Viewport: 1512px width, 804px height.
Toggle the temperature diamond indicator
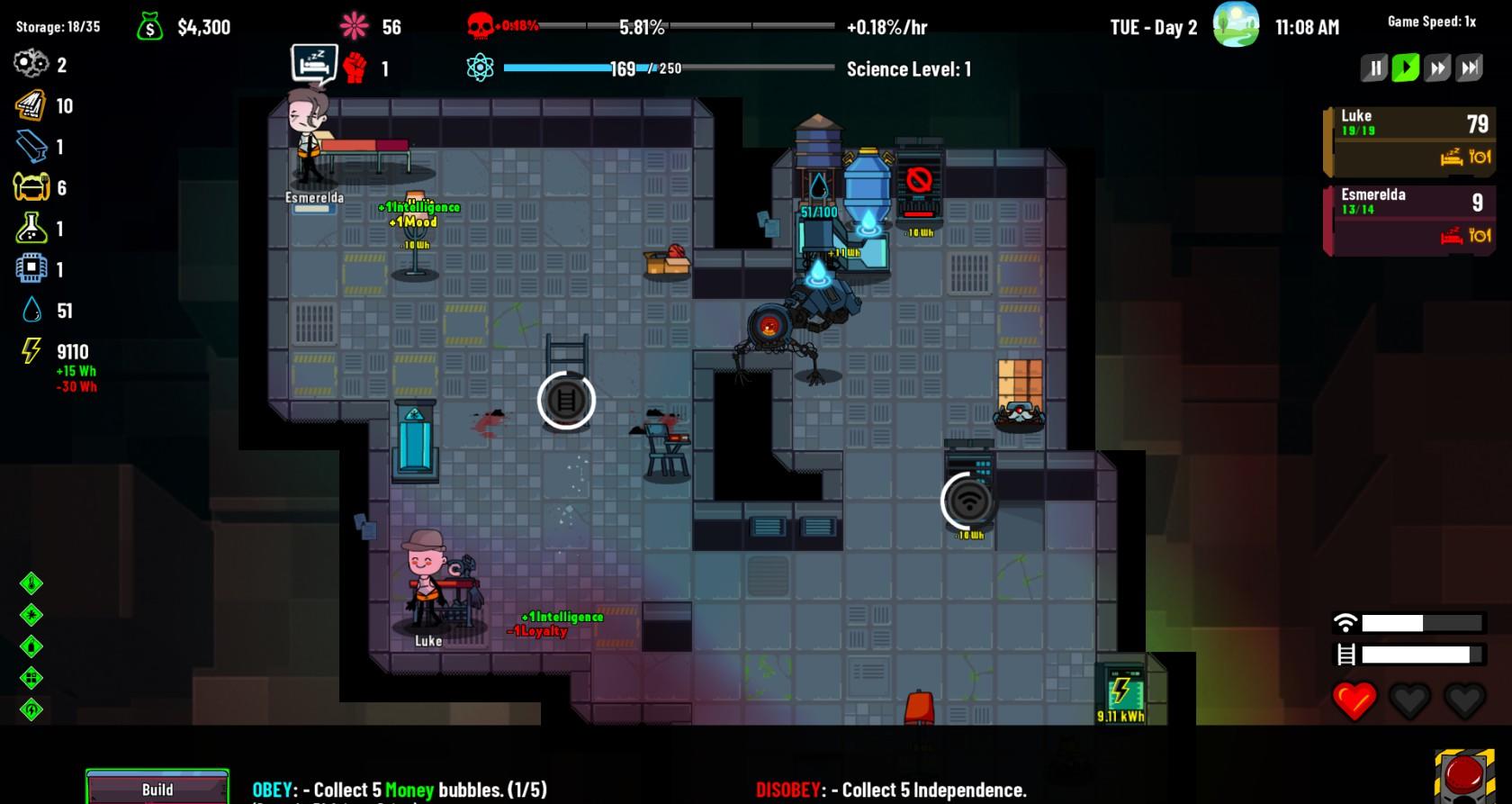[x=30, y=584]
